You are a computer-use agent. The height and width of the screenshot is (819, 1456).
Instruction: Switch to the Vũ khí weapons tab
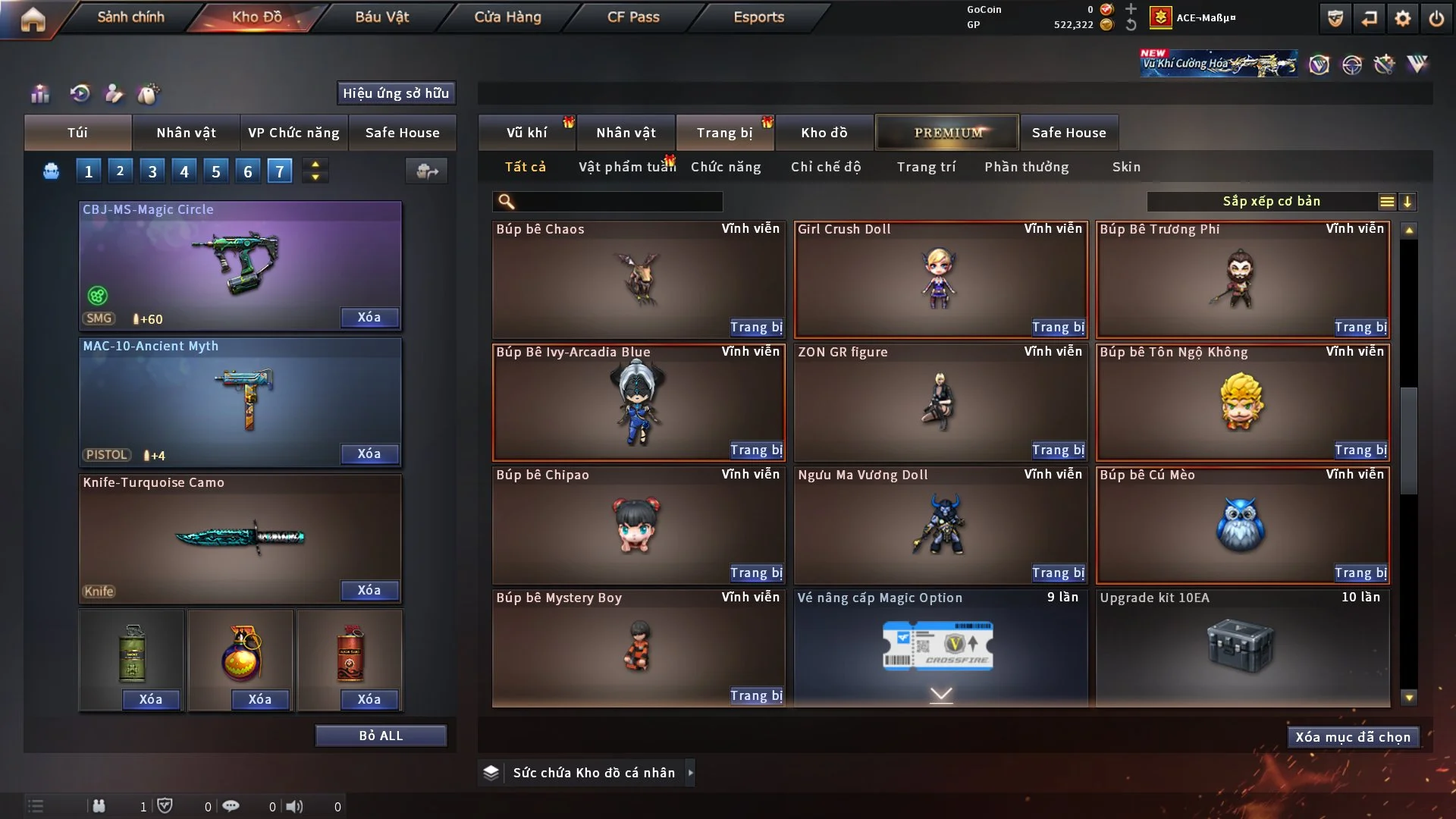pyautogui.click(x=526, y=133)
